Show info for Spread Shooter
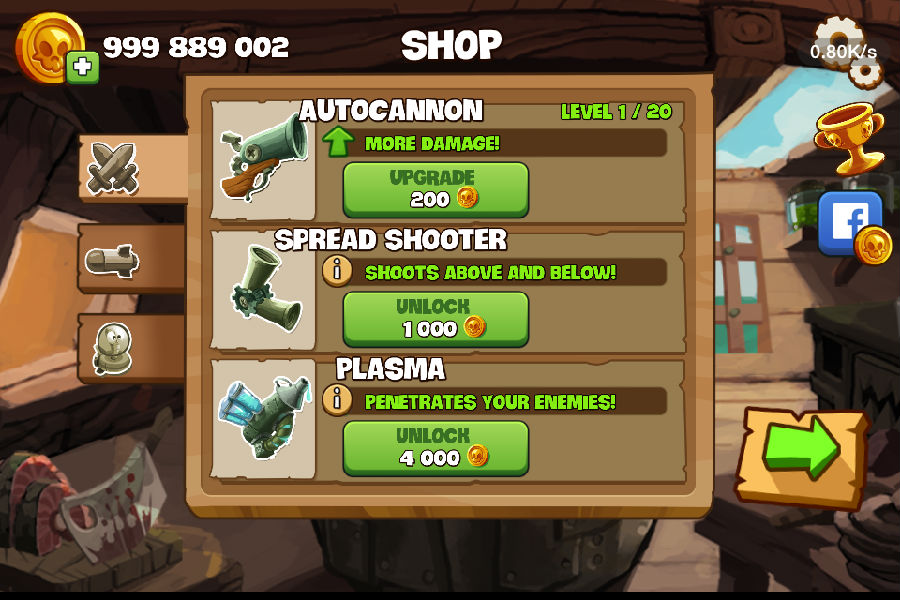This screenshot has height=600, width=900. point(337,271)
